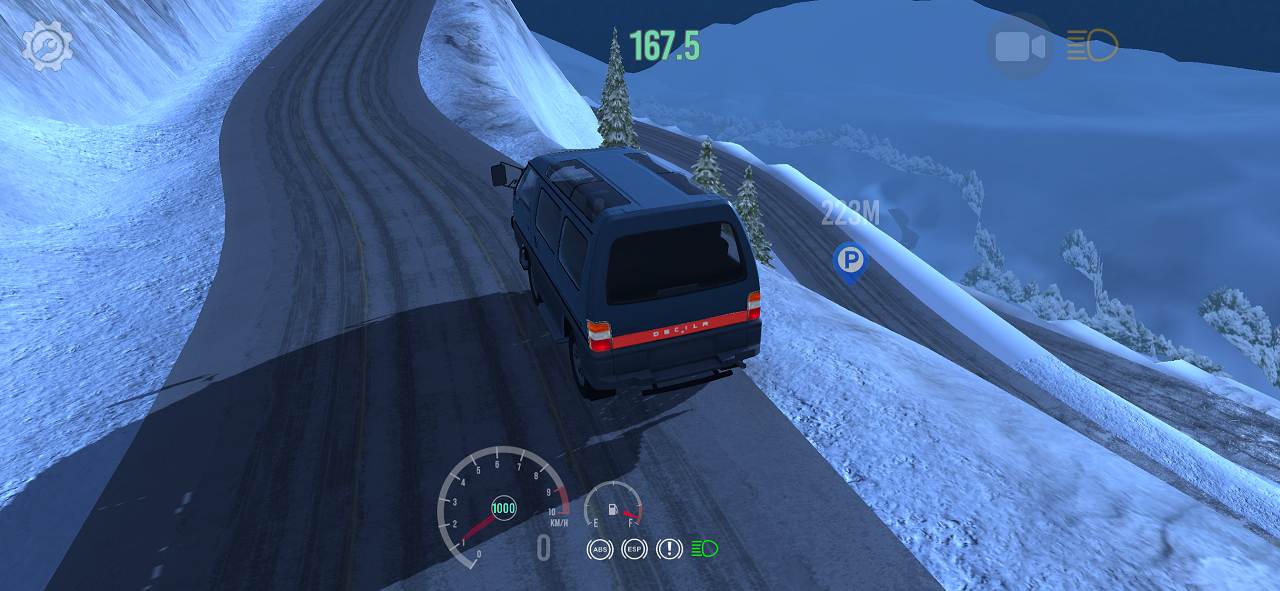This screenshot has width=1280, height=591.
Task: Toggle the ESP indicator icon
Action: (x=634, y=549)
